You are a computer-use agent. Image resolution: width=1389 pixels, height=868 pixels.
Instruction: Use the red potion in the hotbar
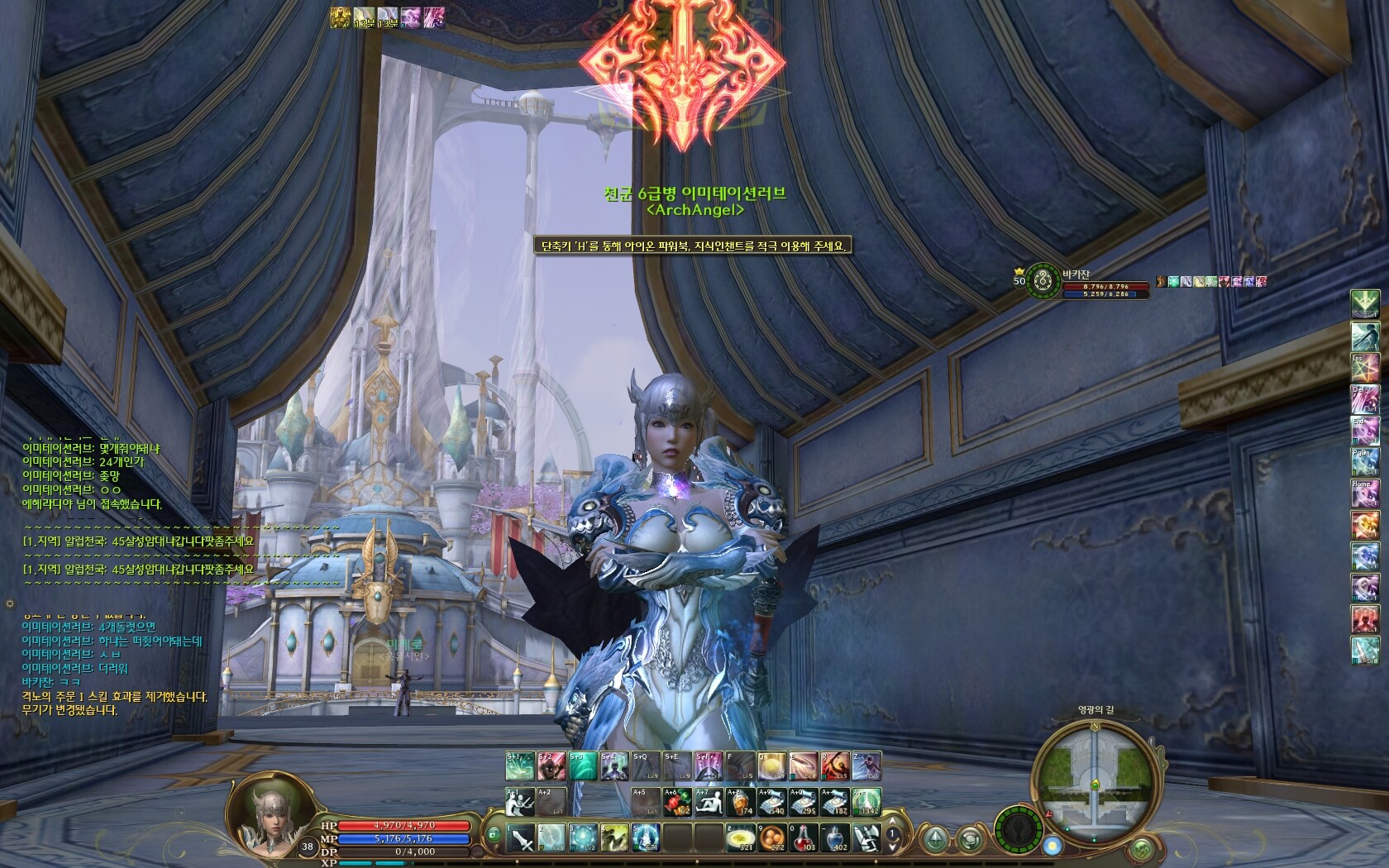[804, 838]
